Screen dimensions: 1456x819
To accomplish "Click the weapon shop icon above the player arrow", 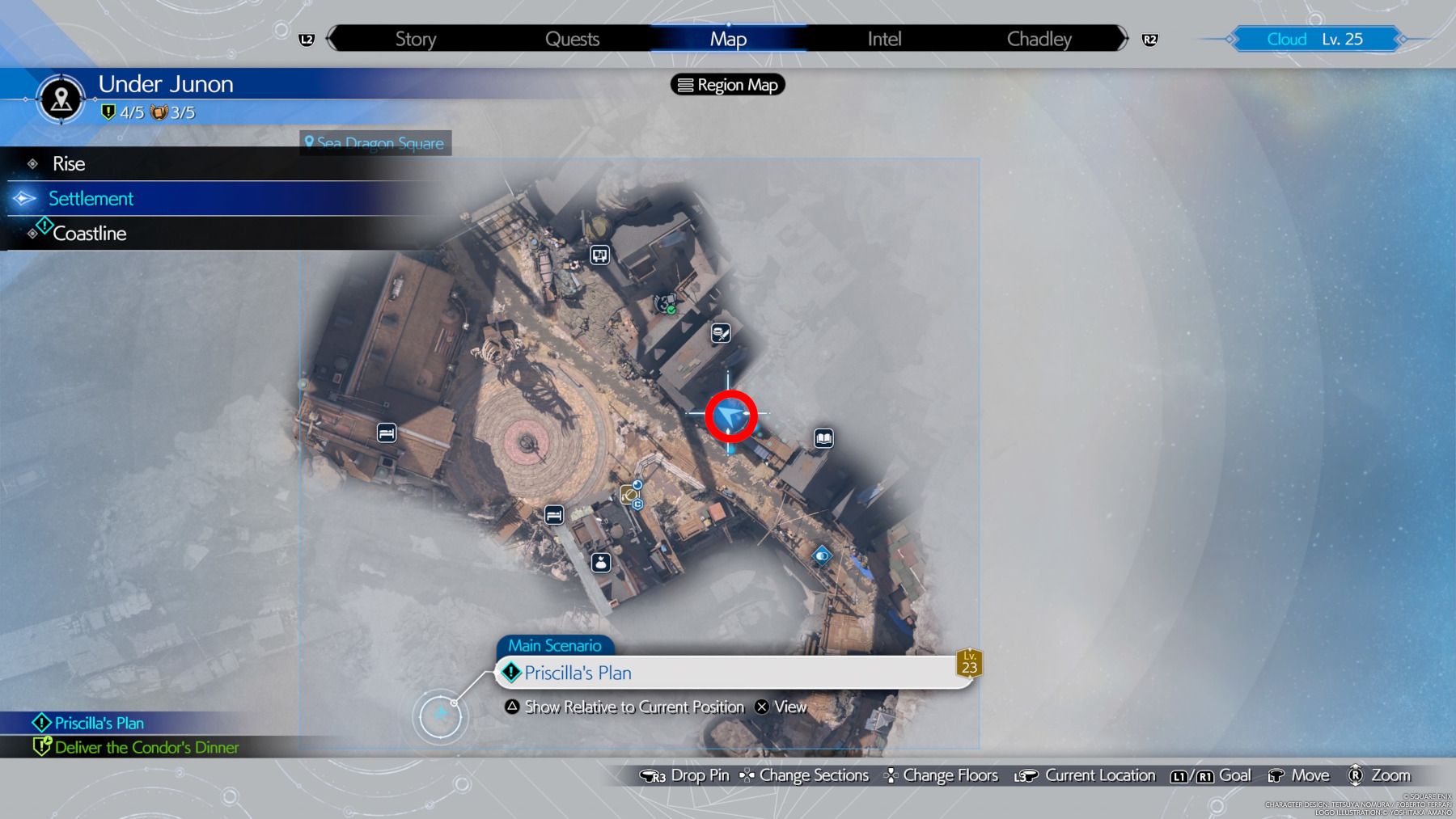I will (719, 334).
